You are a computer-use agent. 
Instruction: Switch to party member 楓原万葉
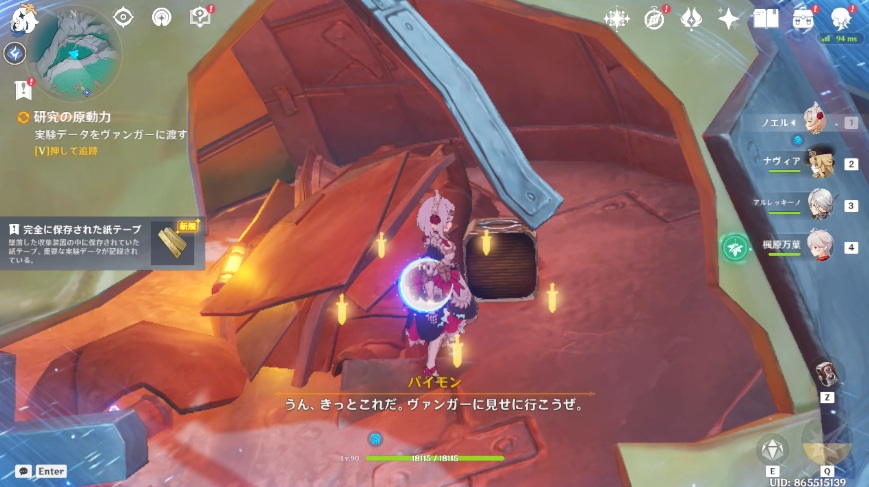(820, 246)
